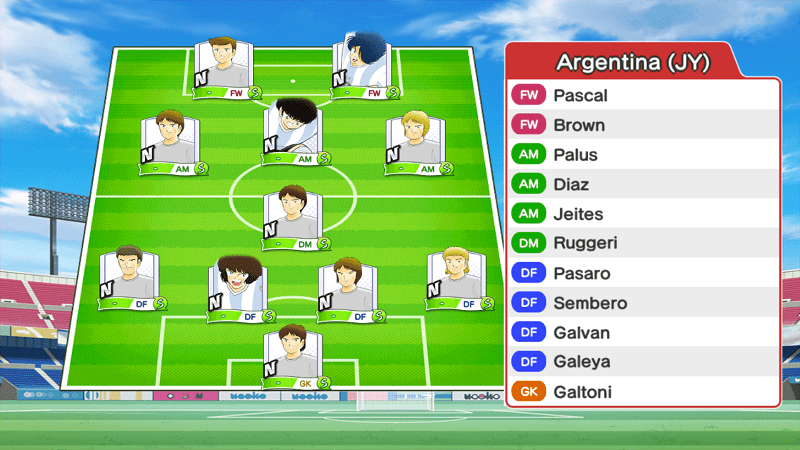Select the blond-haired AM player card
This screenshot has width=800, height=450.
pos(415,142)
